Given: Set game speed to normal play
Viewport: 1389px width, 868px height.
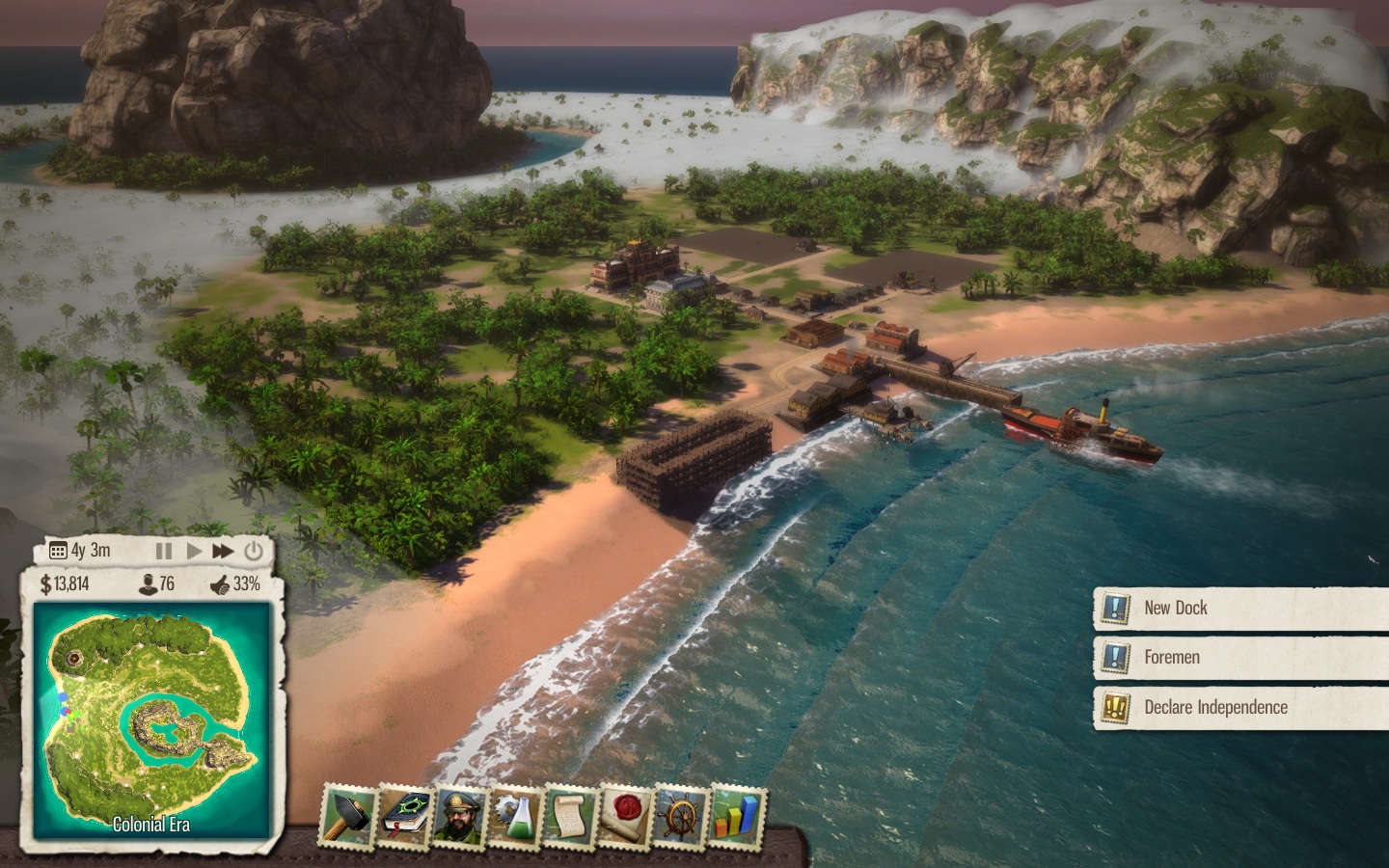Looking at the screenshot, I should pos(194,551).
